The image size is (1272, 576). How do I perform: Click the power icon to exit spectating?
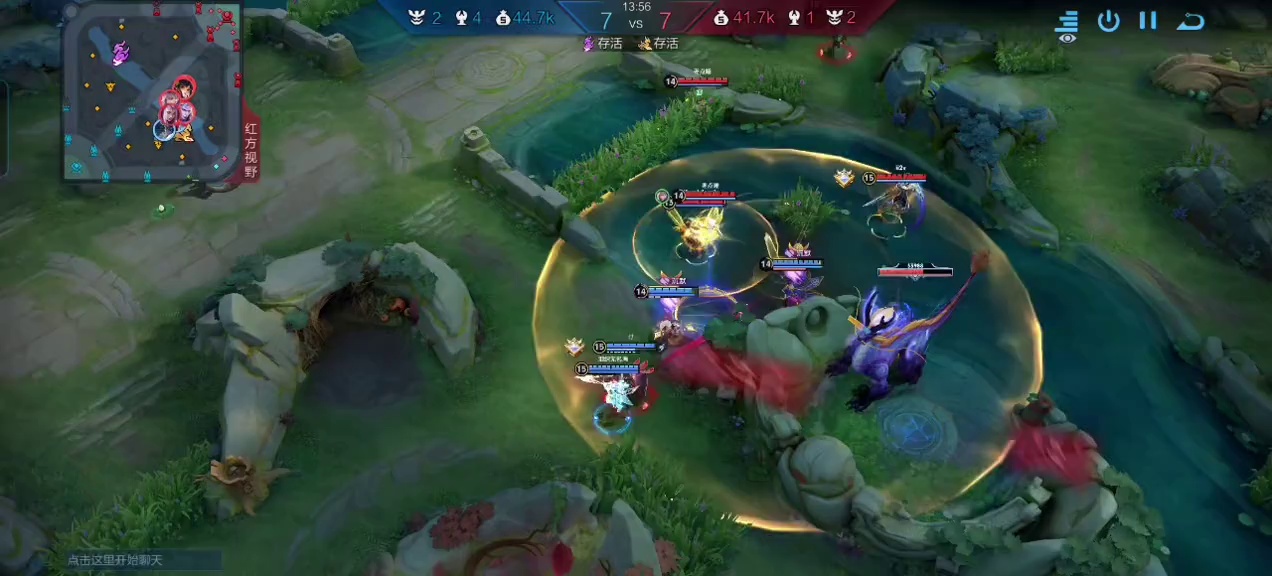[1108, 21]
